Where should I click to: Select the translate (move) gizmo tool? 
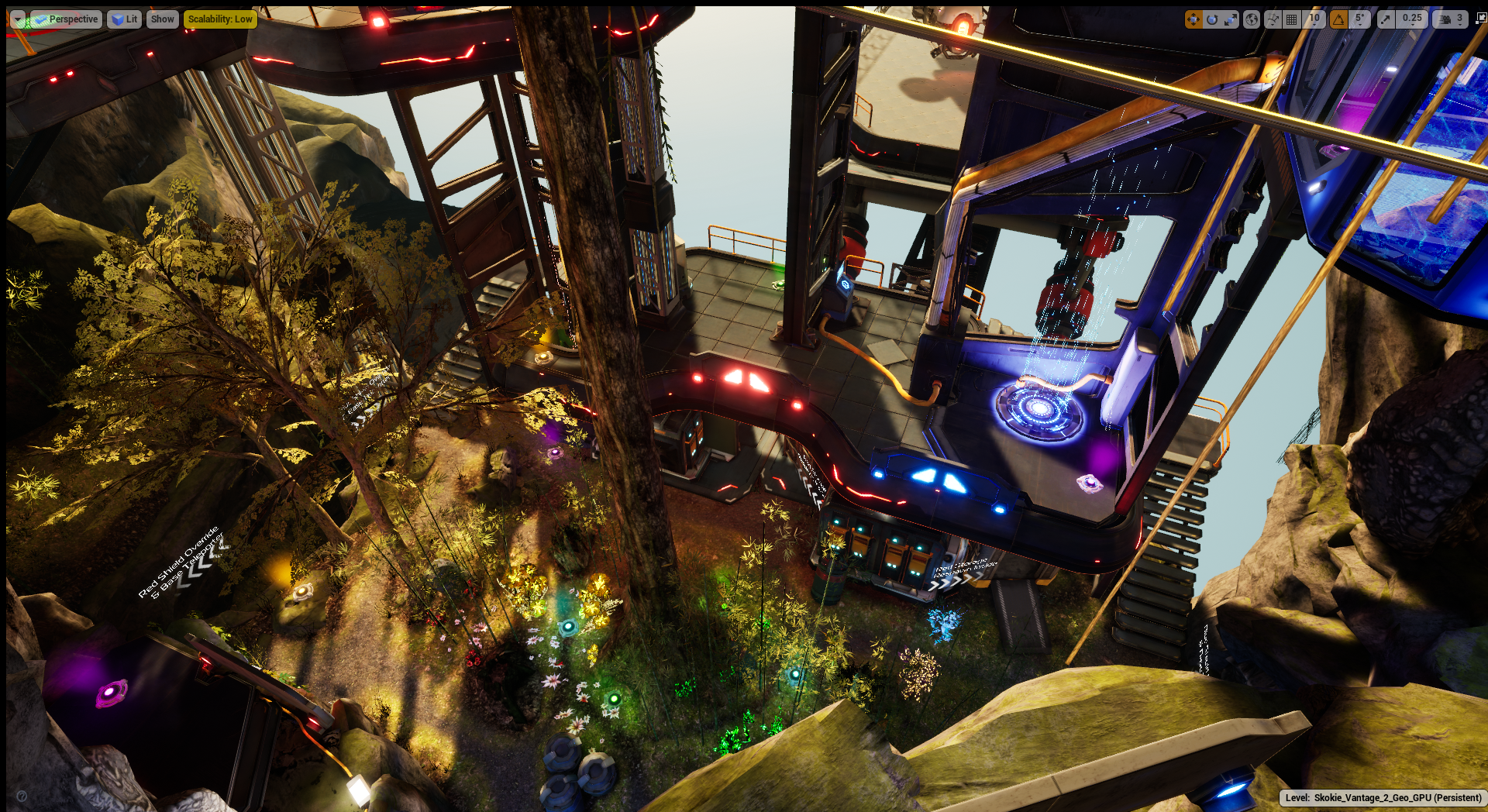point(1193,19)
